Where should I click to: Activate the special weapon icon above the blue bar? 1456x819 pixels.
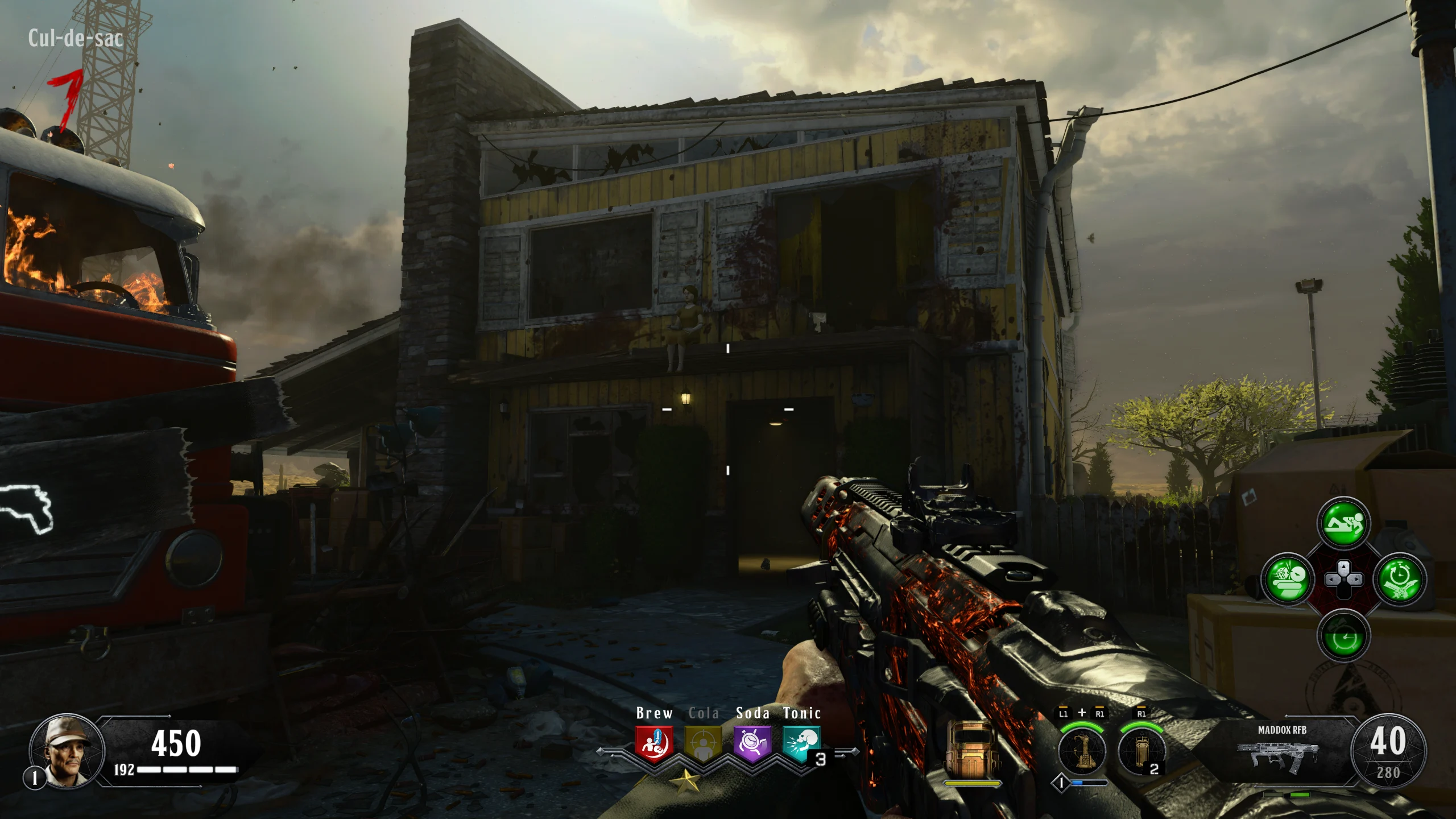(1081, 751)
